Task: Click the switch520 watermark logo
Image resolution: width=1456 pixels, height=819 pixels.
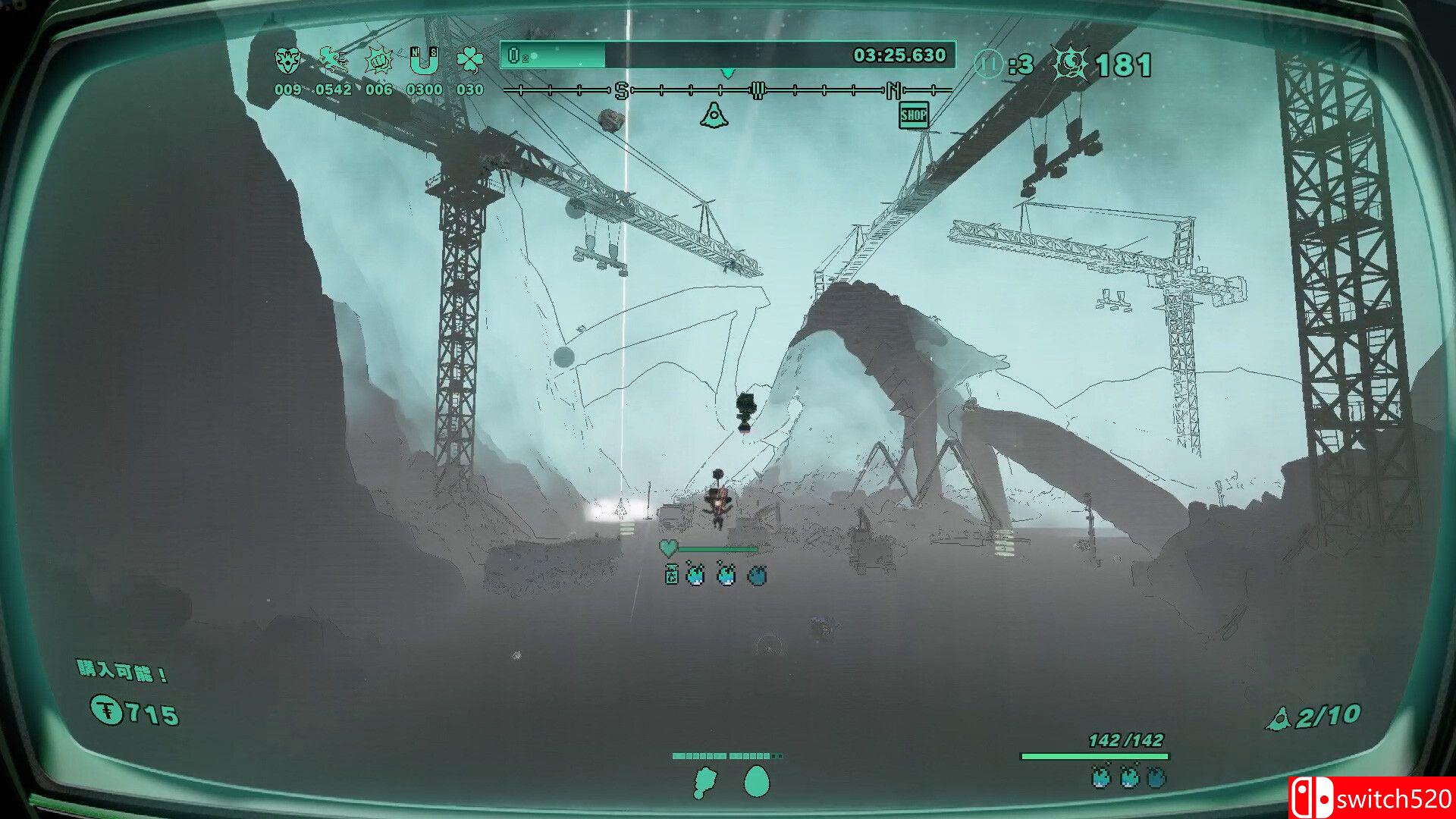Action: [1372, 798]
